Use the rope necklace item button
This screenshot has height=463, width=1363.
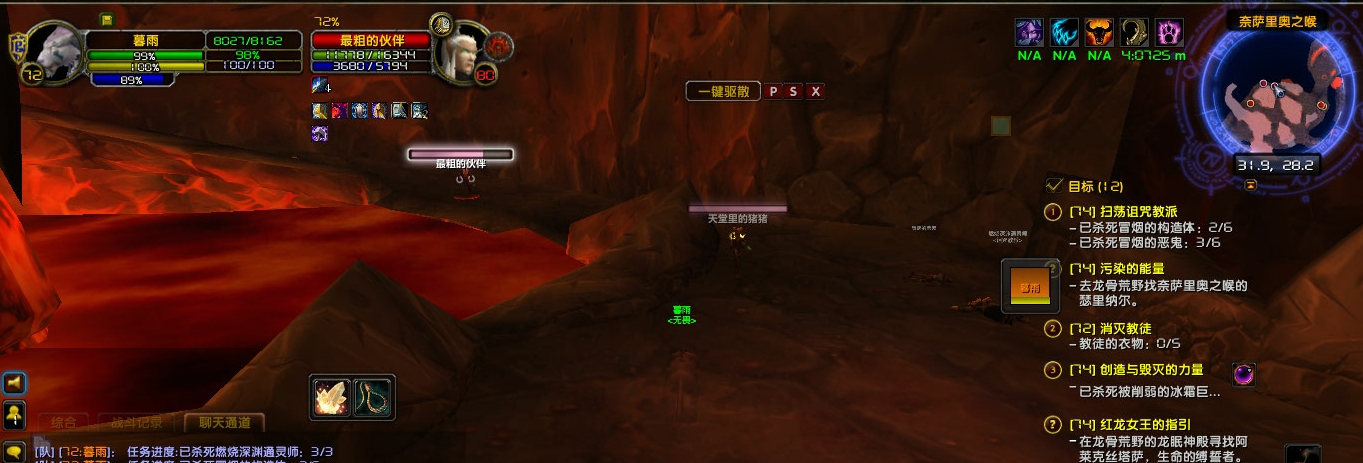click(374, 397)
